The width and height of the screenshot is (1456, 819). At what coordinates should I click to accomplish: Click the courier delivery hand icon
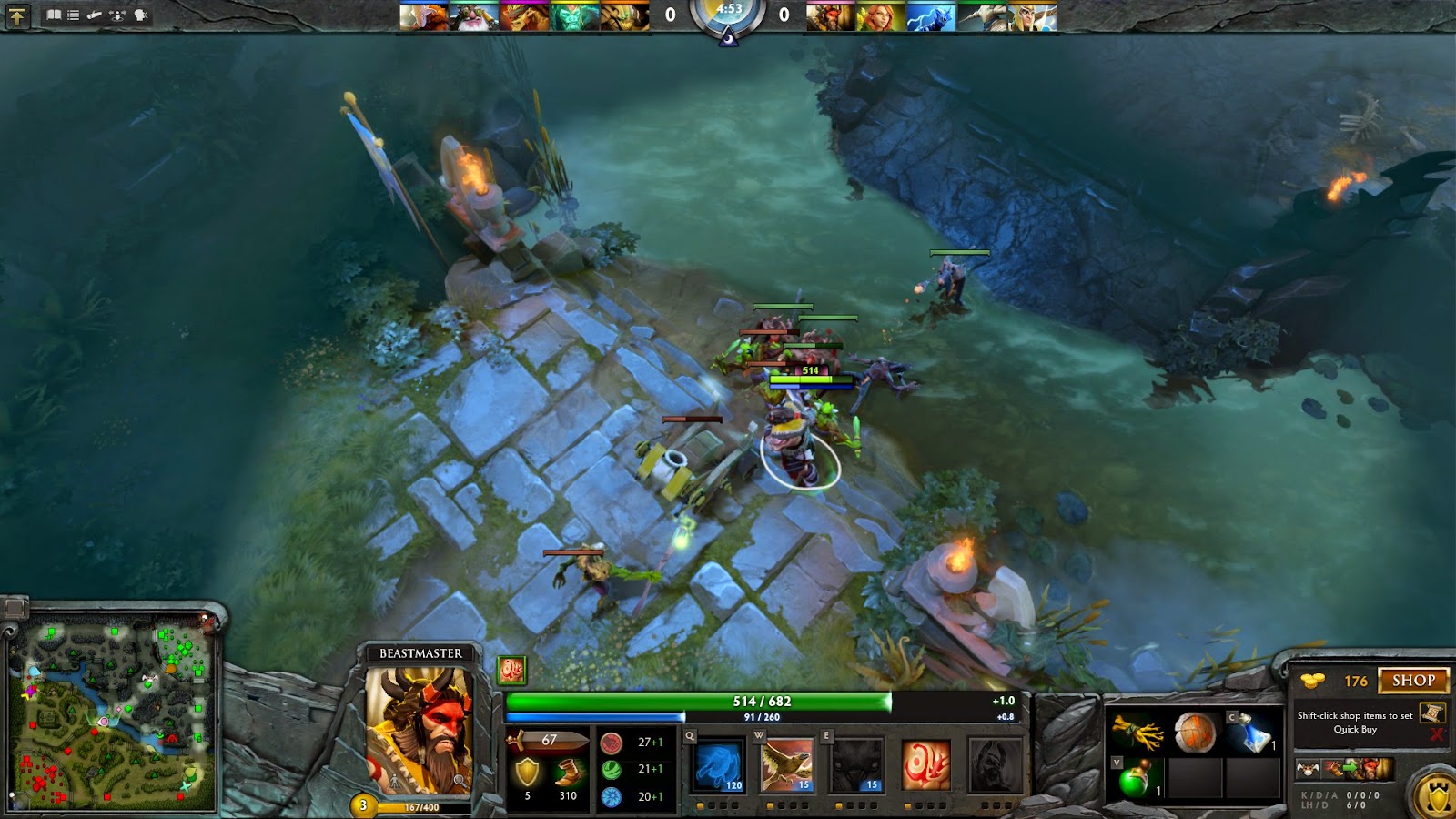[94, 15]
